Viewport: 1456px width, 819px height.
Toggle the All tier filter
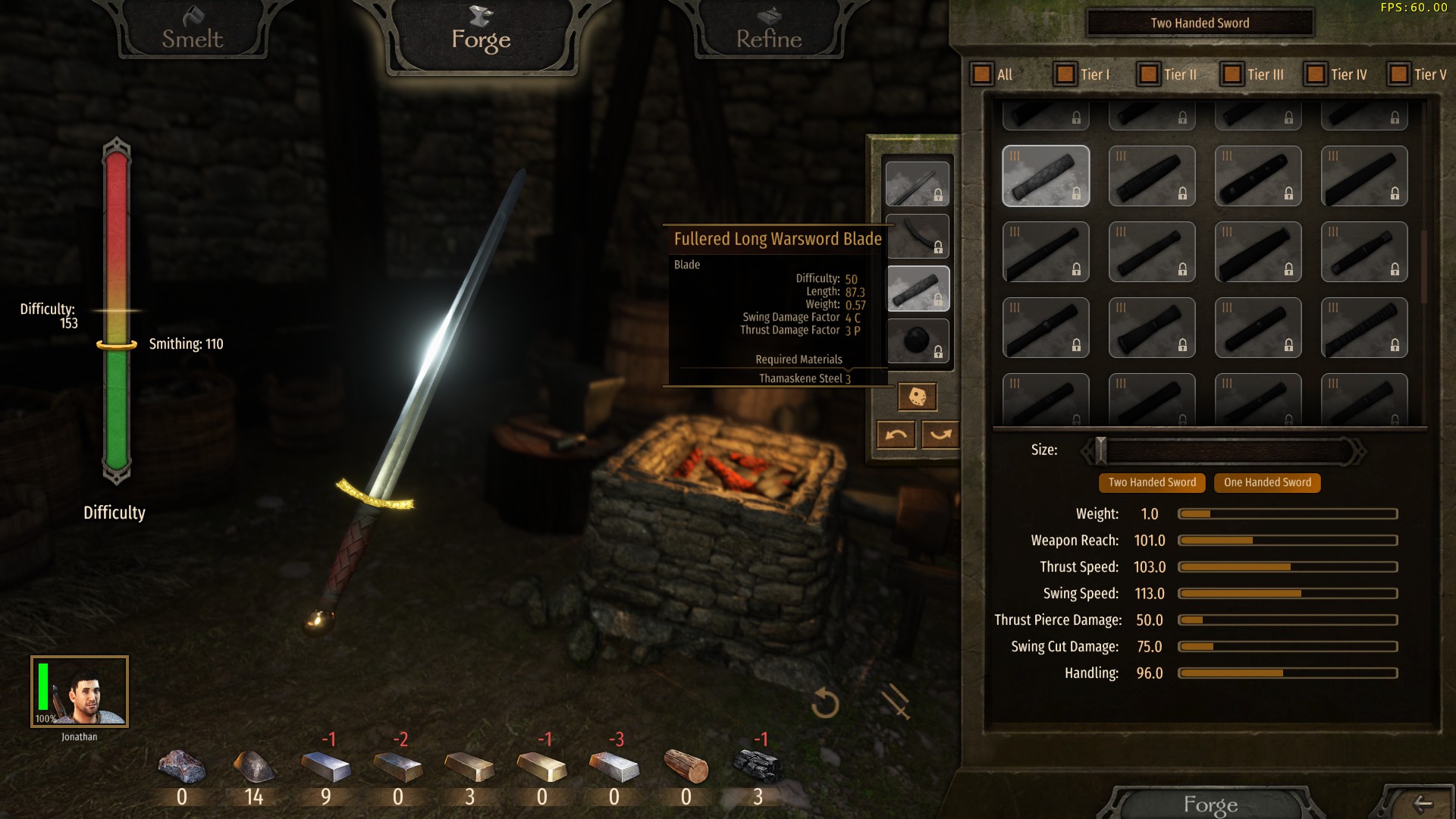tap(982, 74)
